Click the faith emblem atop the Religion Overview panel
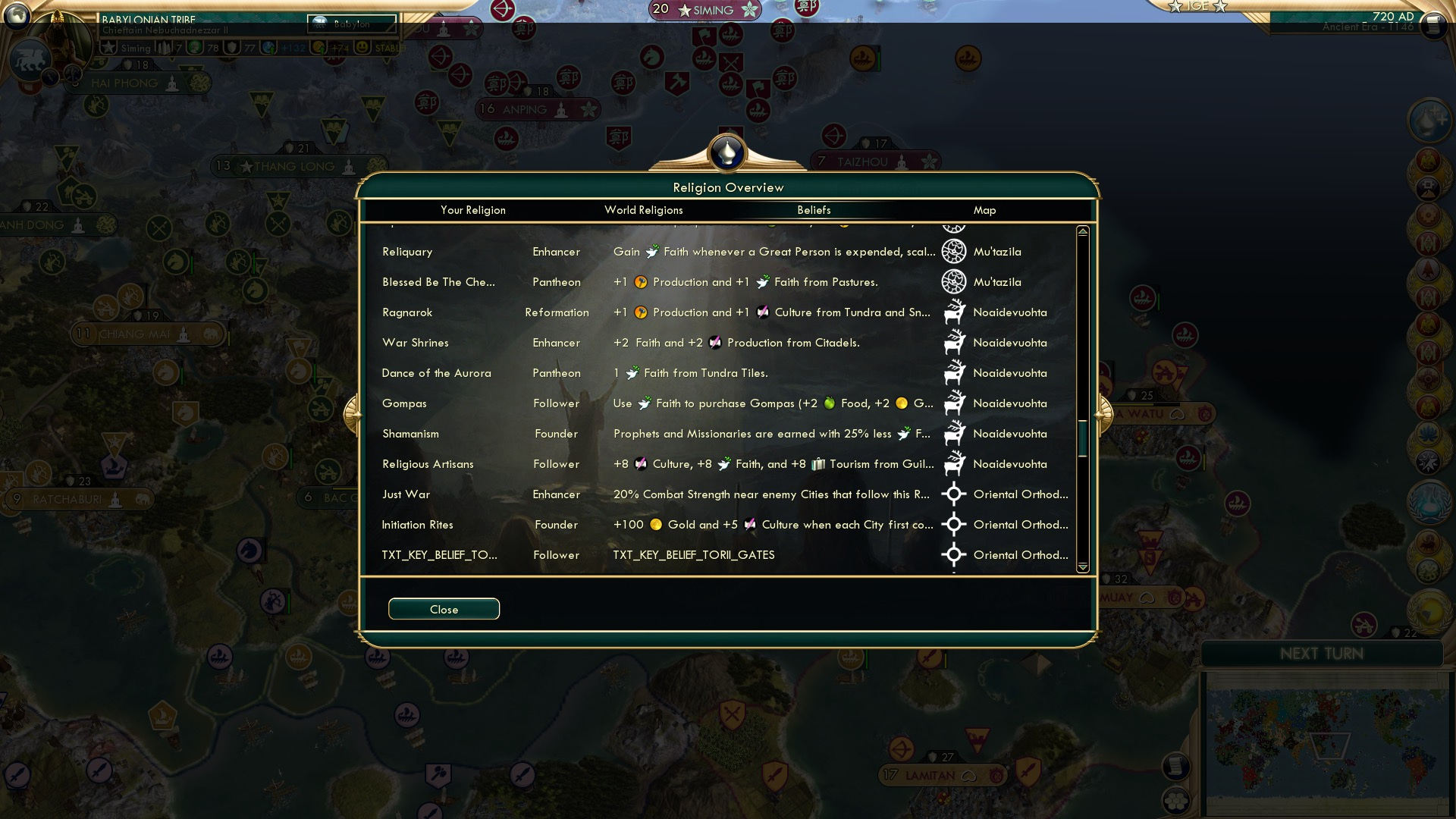1456x819 pixels. point(727,152)
